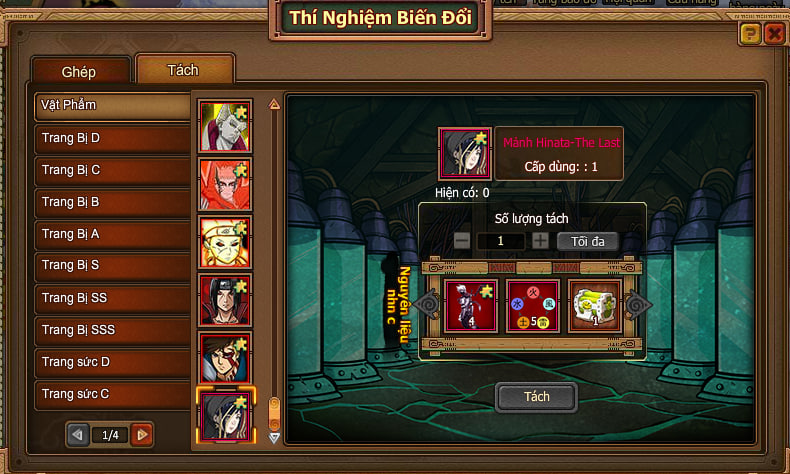Show the Trang sức D items

point(112,362)
